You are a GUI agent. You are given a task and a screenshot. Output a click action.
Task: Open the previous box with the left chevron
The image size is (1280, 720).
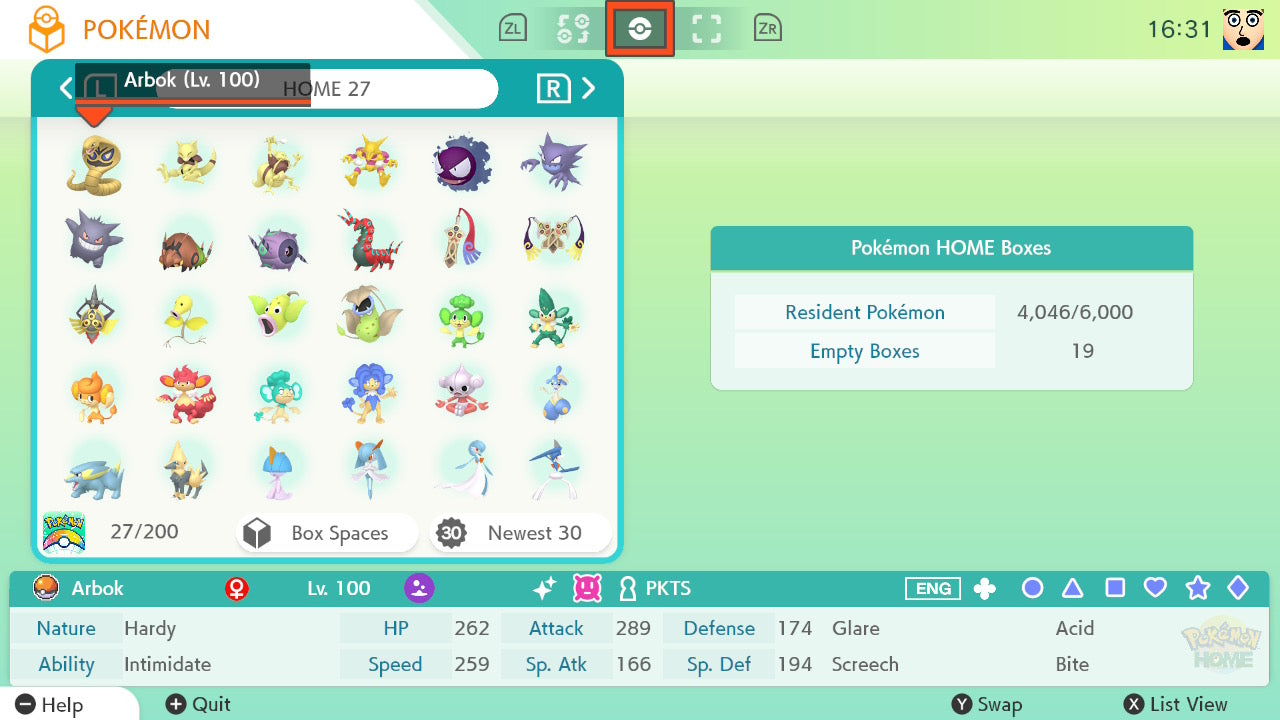pos(66,88)
